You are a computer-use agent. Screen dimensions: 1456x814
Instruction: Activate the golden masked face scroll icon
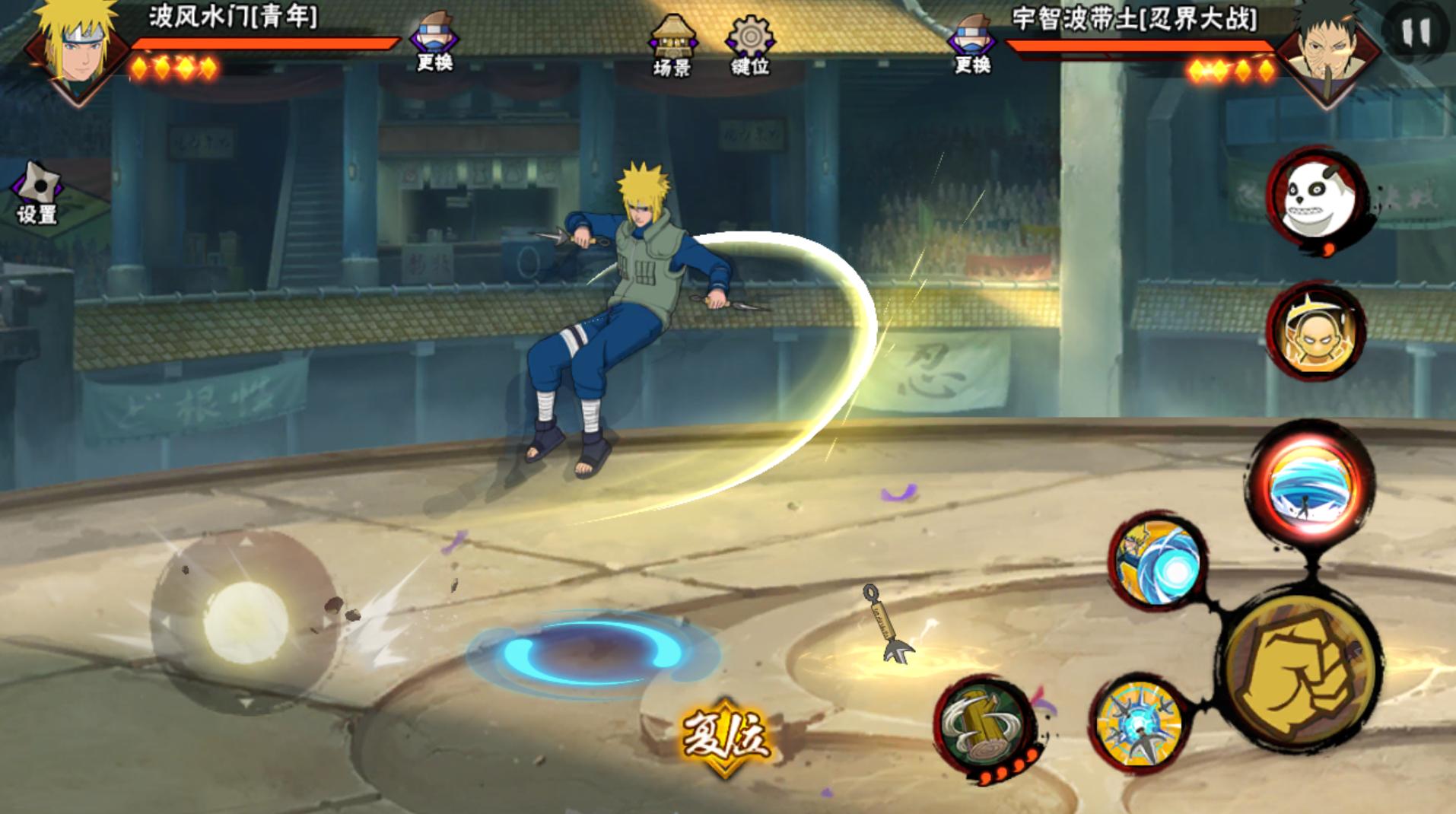pos(1315,332)
